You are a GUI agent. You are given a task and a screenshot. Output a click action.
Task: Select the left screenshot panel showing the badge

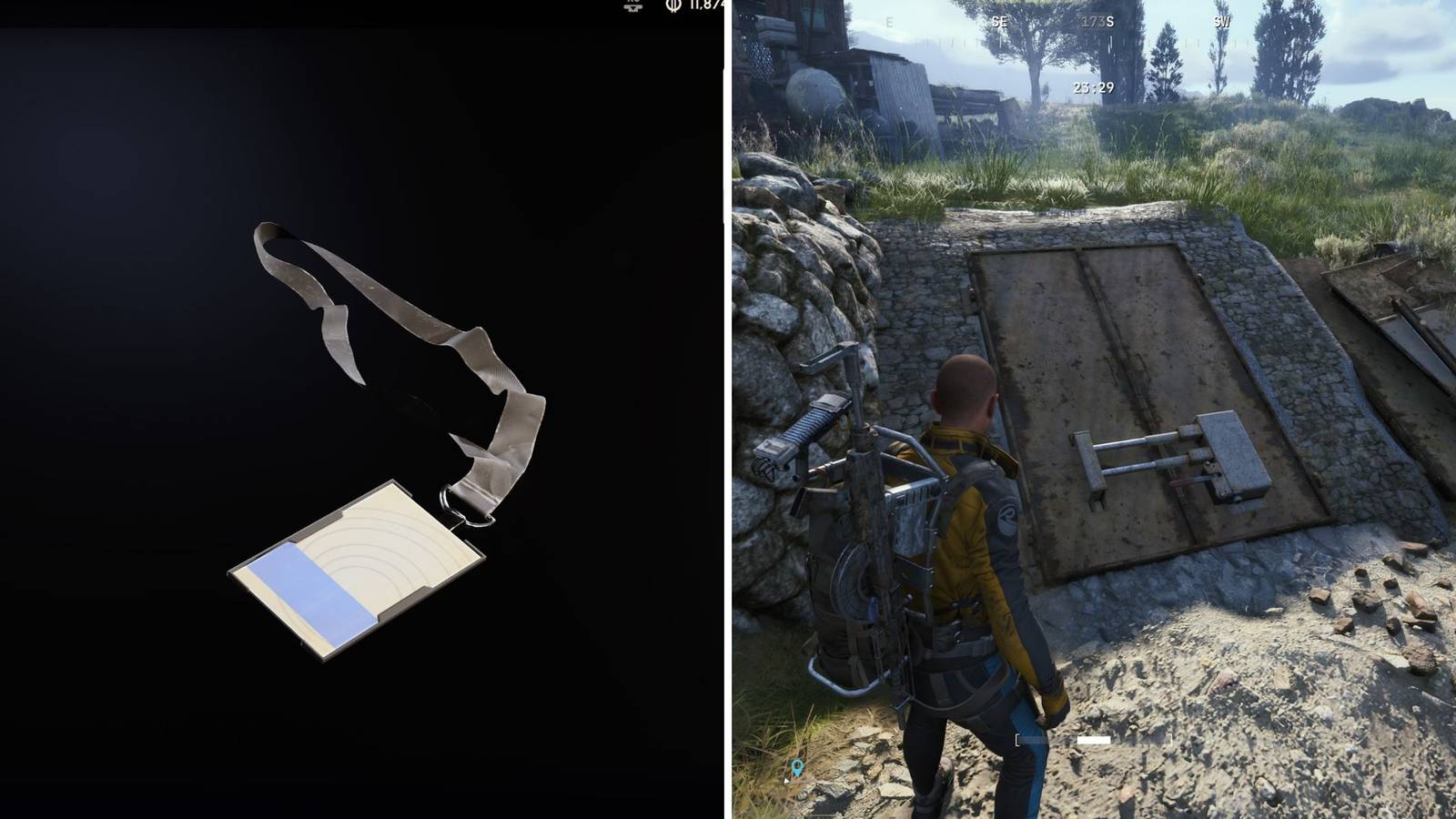tap(364, 409)
